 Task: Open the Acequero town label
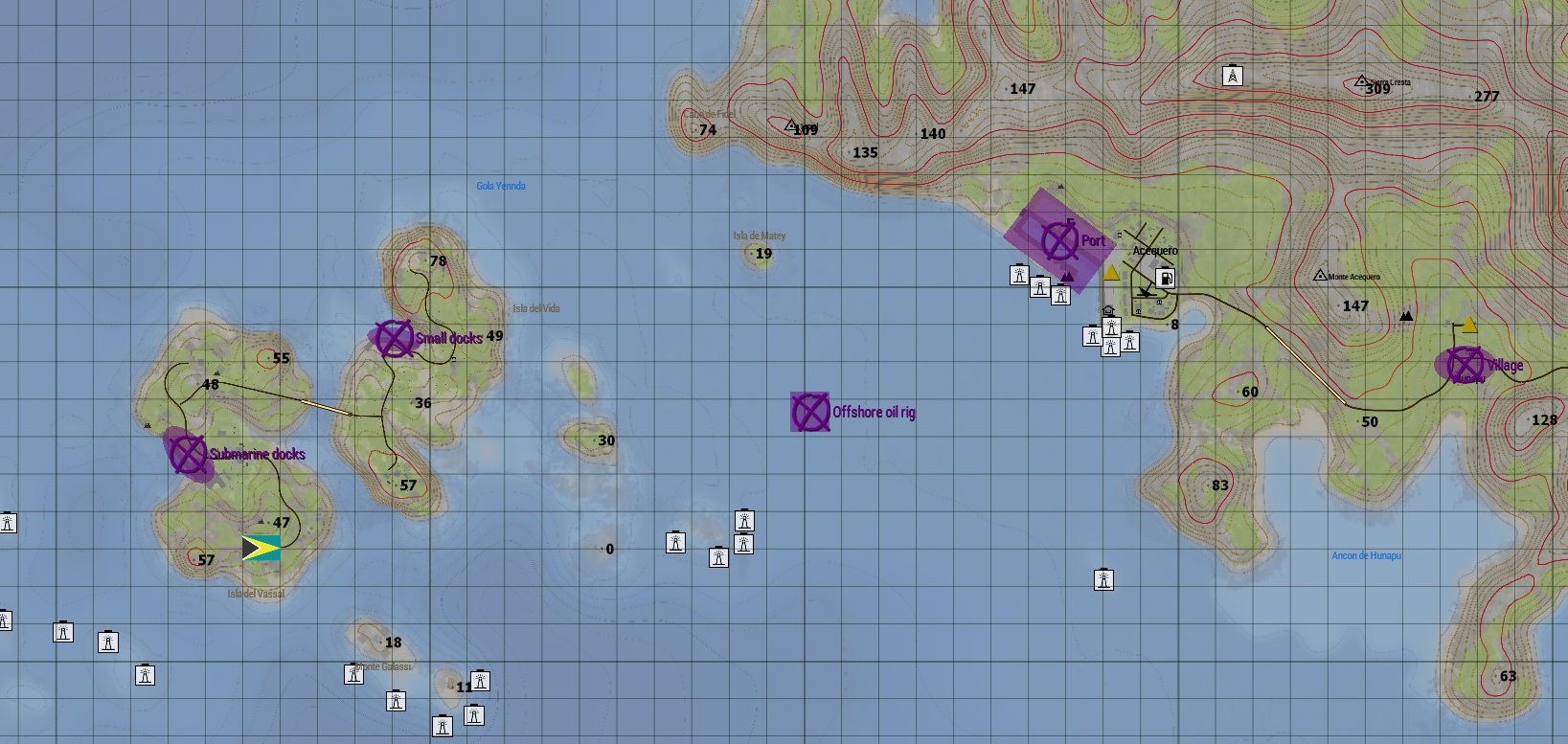(1156, 250)
